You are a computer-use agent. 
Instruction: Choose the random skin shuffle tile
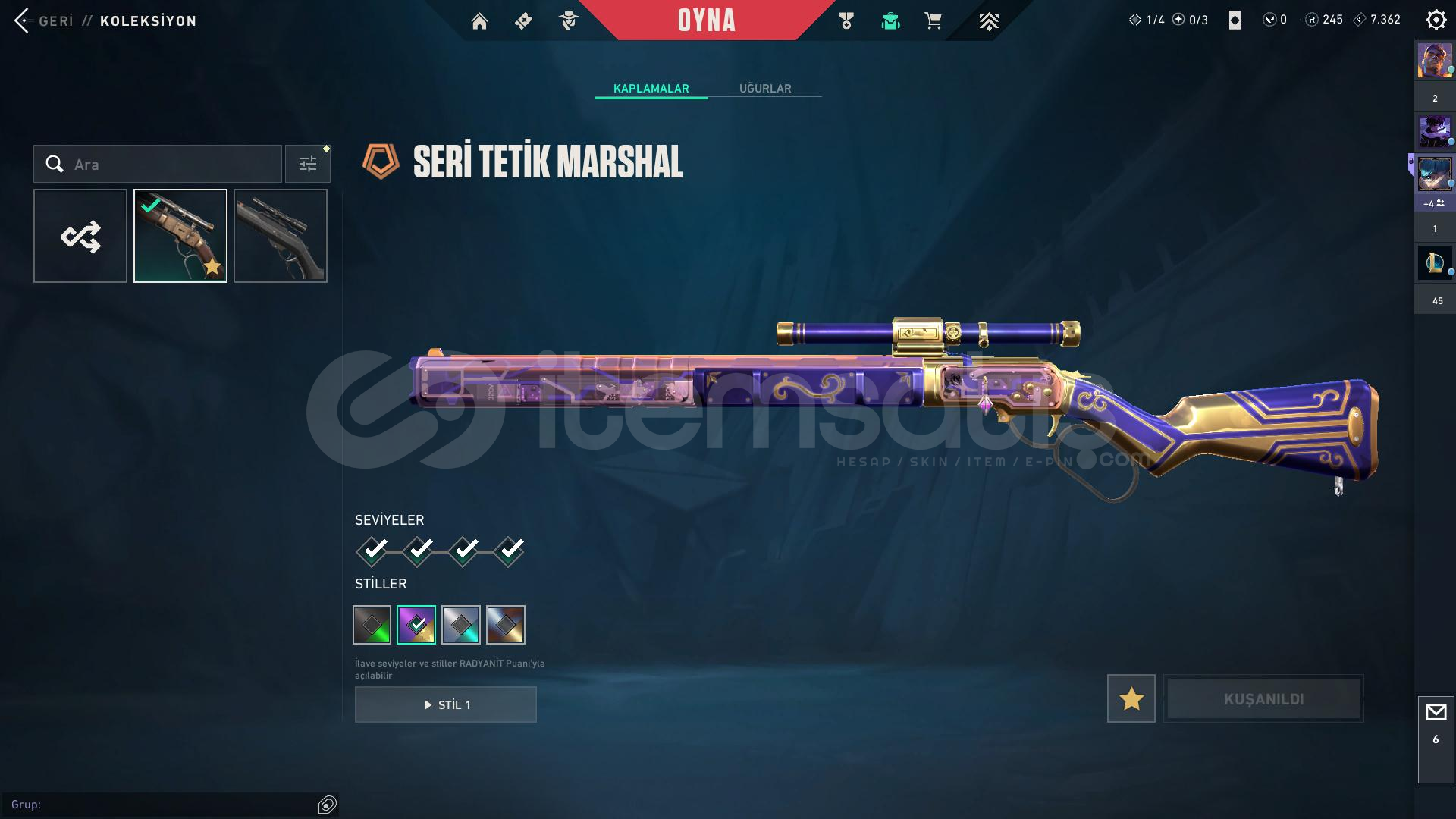[80, 237]
